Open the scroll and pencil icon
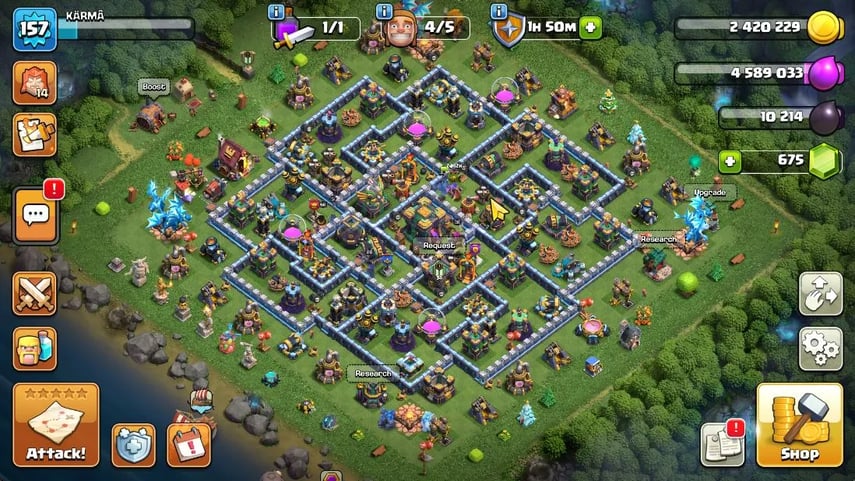The height and width of the screenshot is (481, 855). (x=34, y=135)
